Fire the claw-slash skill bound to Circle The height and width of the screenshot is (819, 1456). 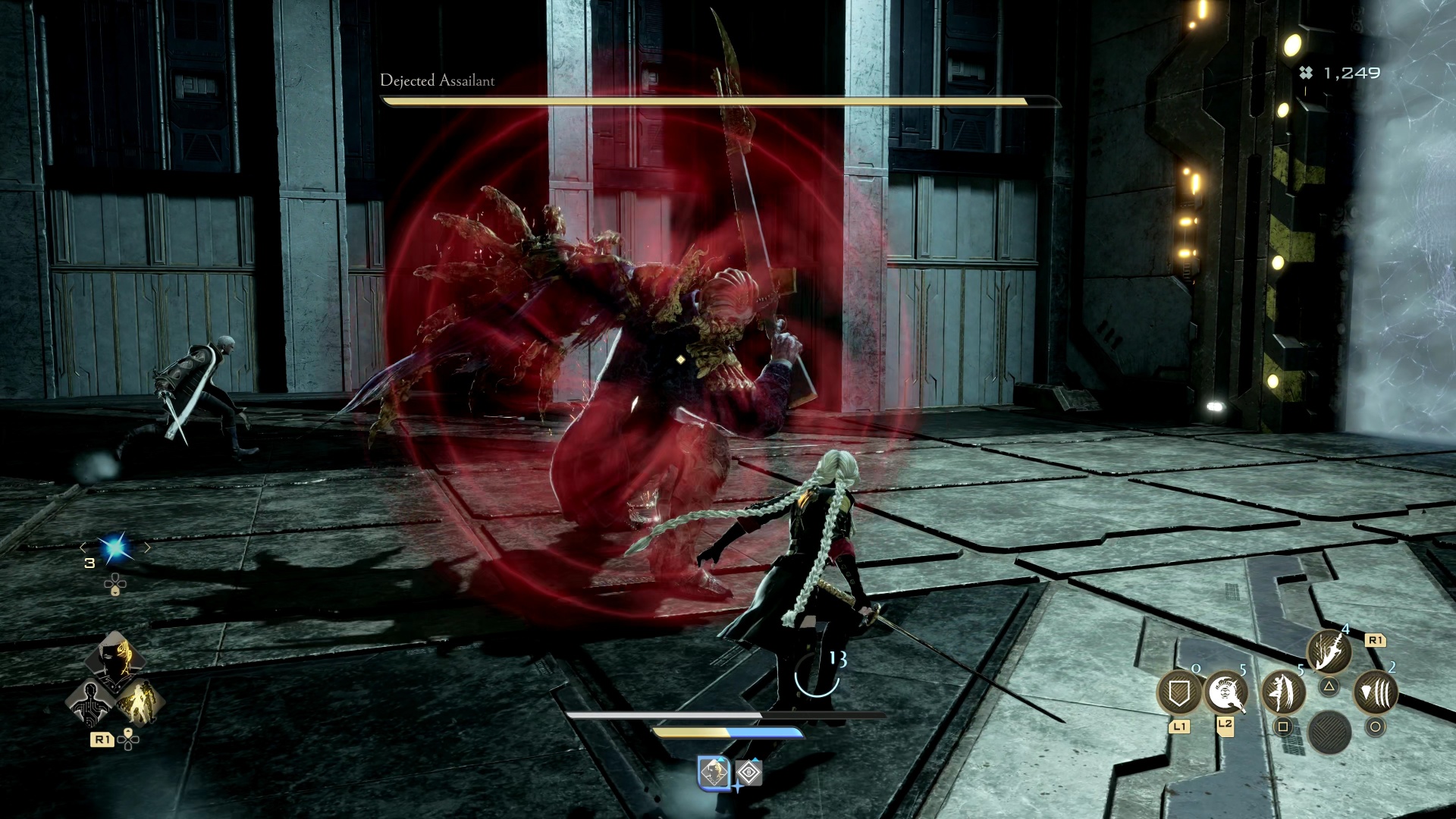coord(1377,692)
